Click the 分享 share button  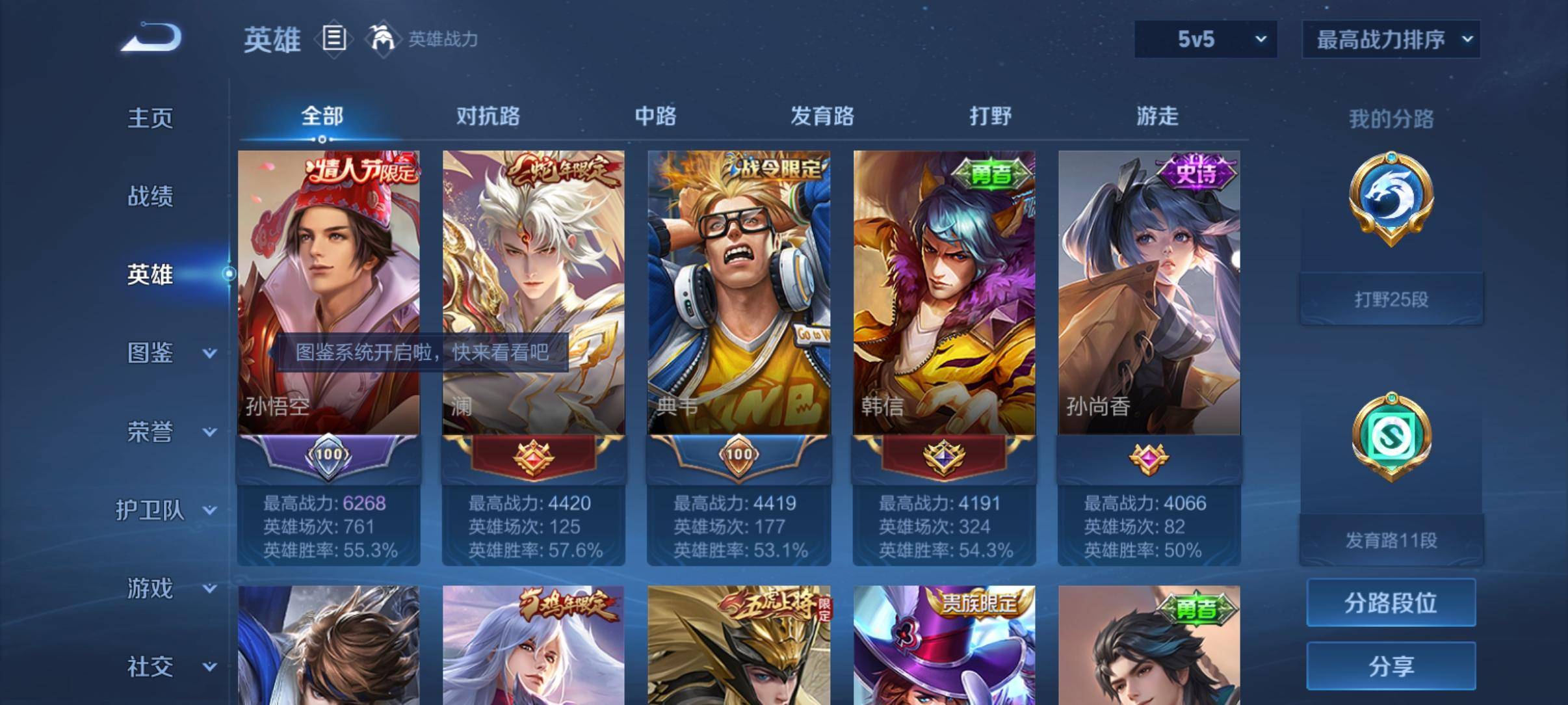tap(1391, 666)
